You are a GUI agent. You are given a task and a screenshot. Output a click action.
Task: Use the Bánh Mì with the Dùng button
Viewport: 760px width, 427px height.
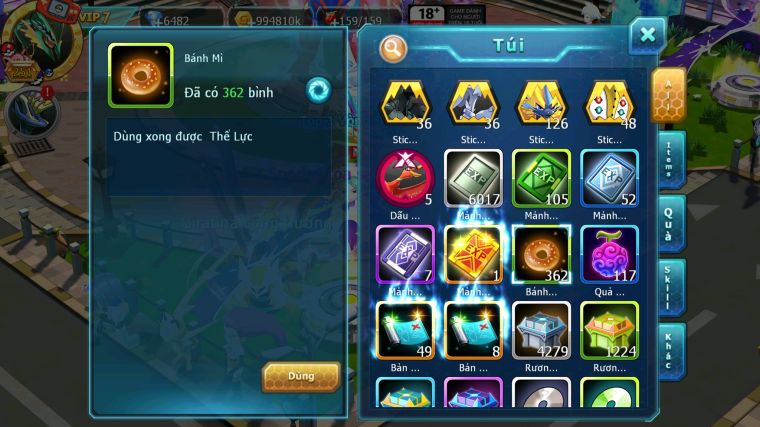point(301,376)
